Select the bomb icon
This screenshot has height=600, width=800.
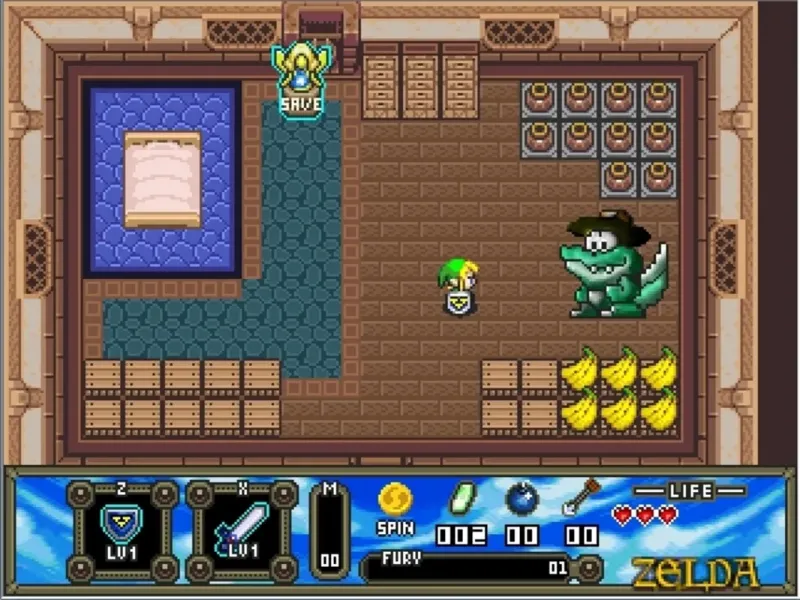coord(522,498)
